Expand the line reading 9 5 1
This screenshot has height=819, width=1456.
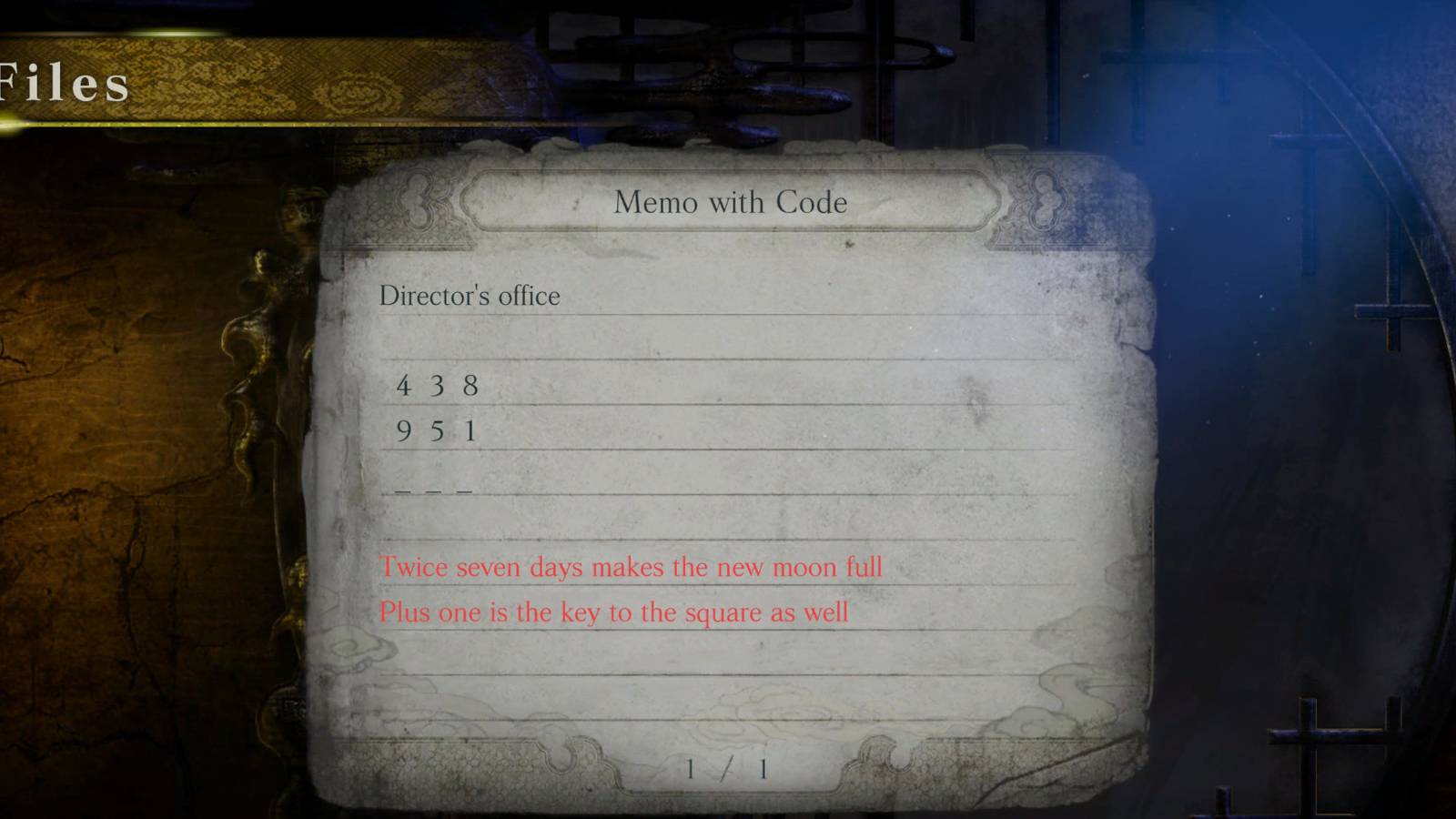click(x=437, y=430)
